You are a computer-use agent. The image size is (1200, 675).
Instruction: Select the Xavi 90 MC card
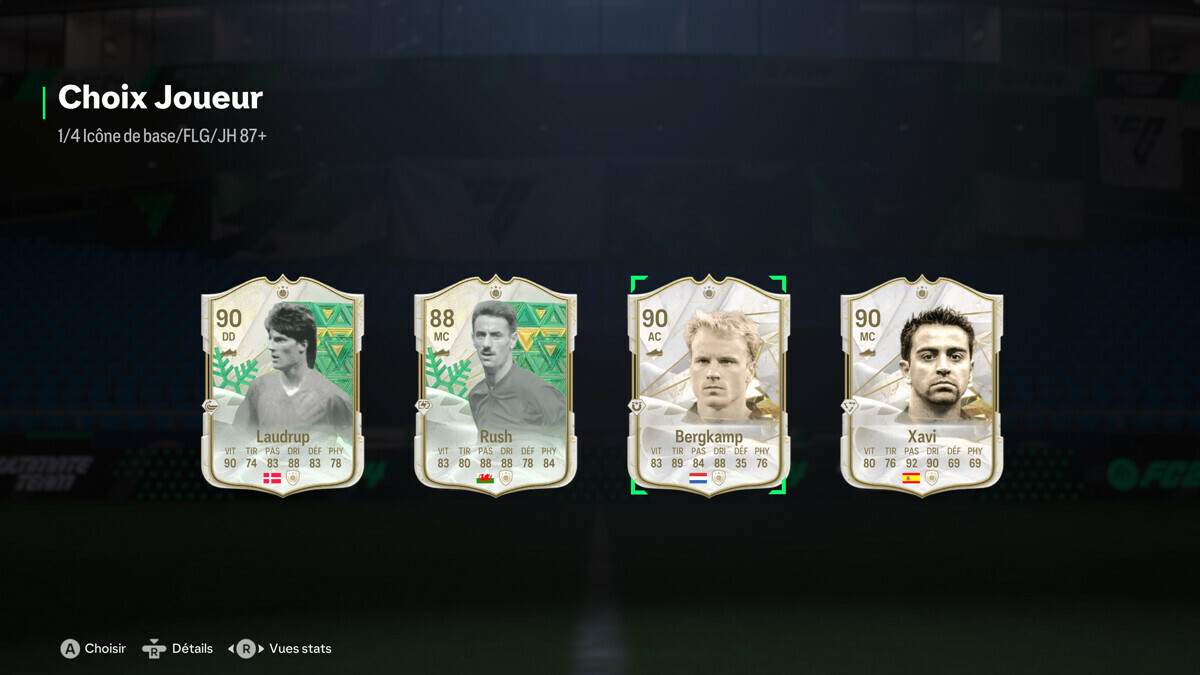[921, 385]
